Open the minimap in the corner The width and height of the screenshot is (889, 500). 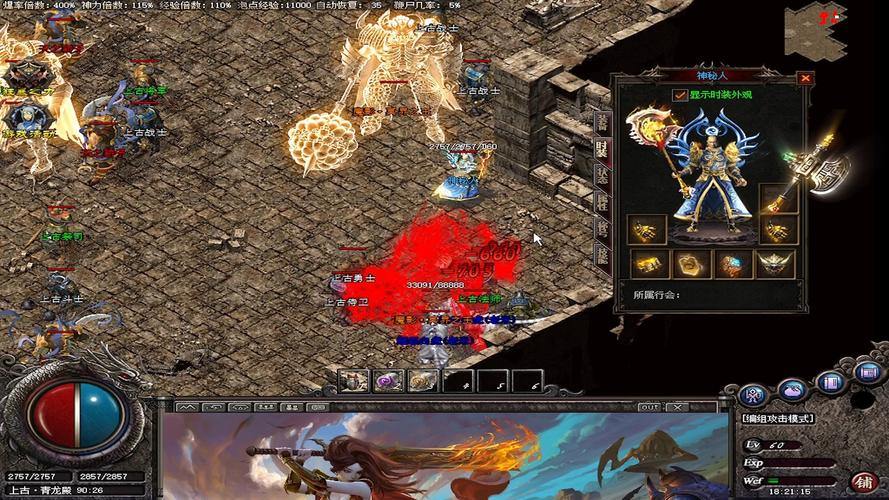pos(815,28)
